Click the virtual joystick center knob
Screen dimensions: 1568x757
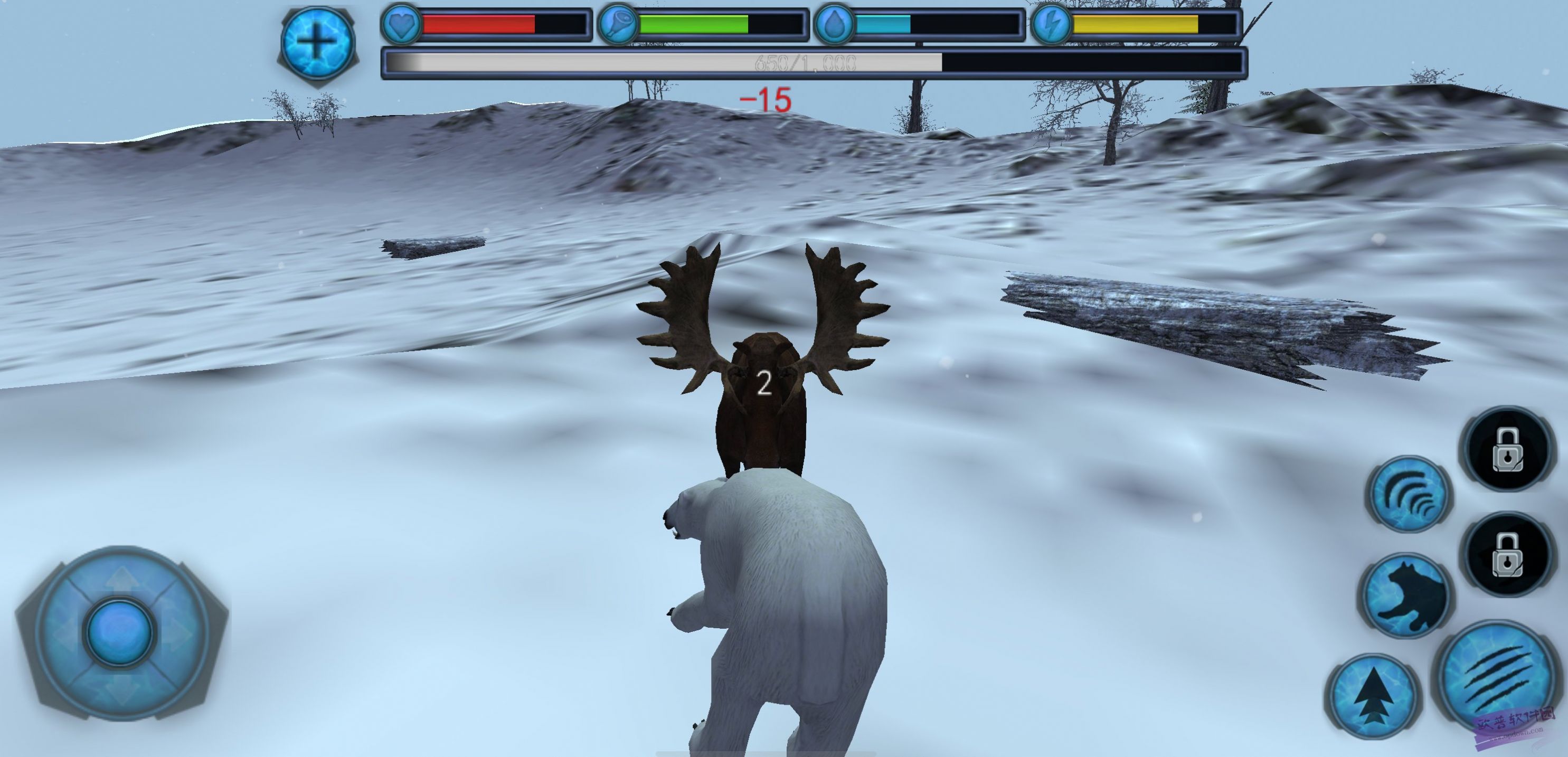pyautogui.click(x=120, y=632)
